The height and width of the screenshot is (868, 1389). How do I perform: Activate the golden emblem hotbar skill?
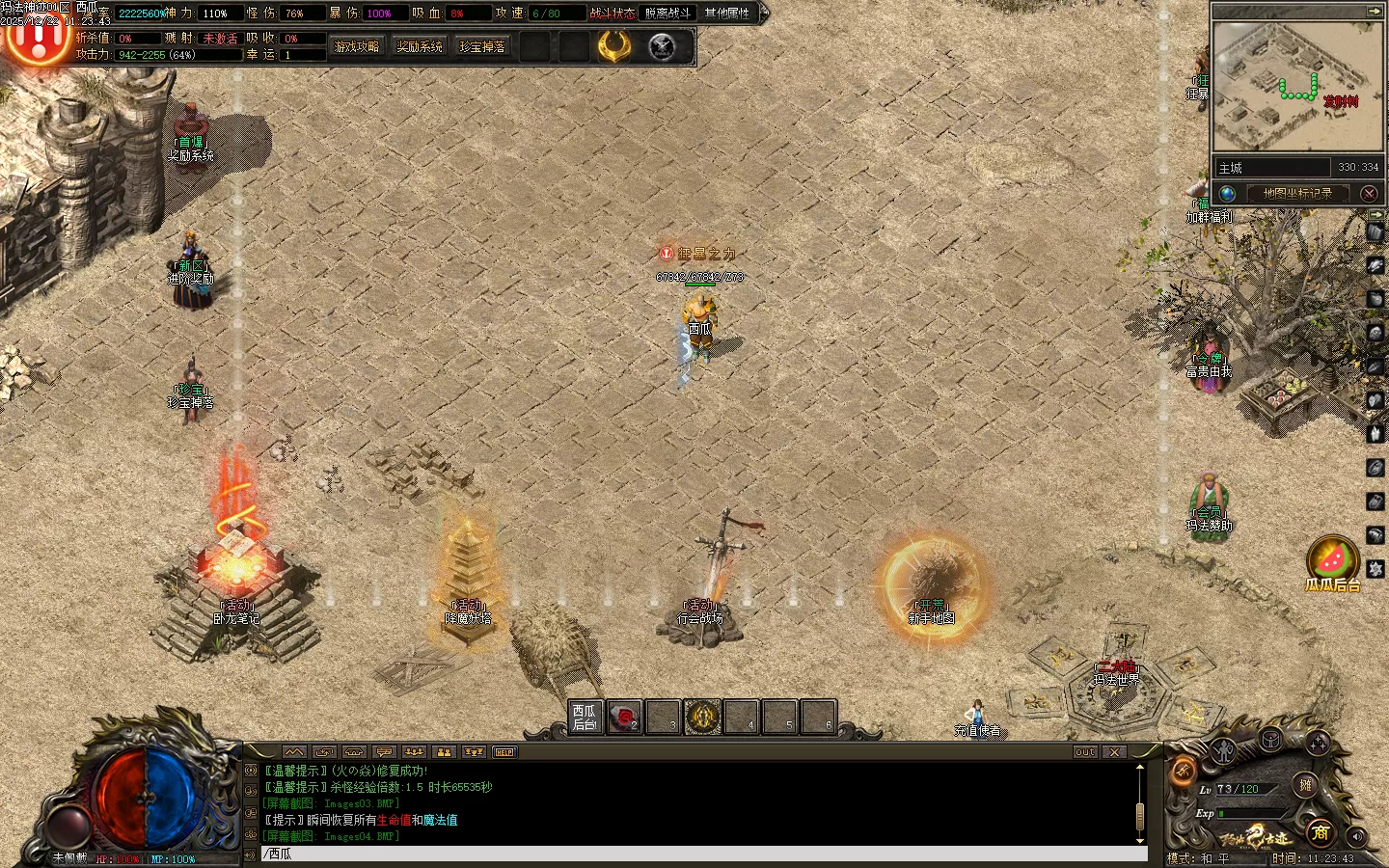(x=702, y=718)
